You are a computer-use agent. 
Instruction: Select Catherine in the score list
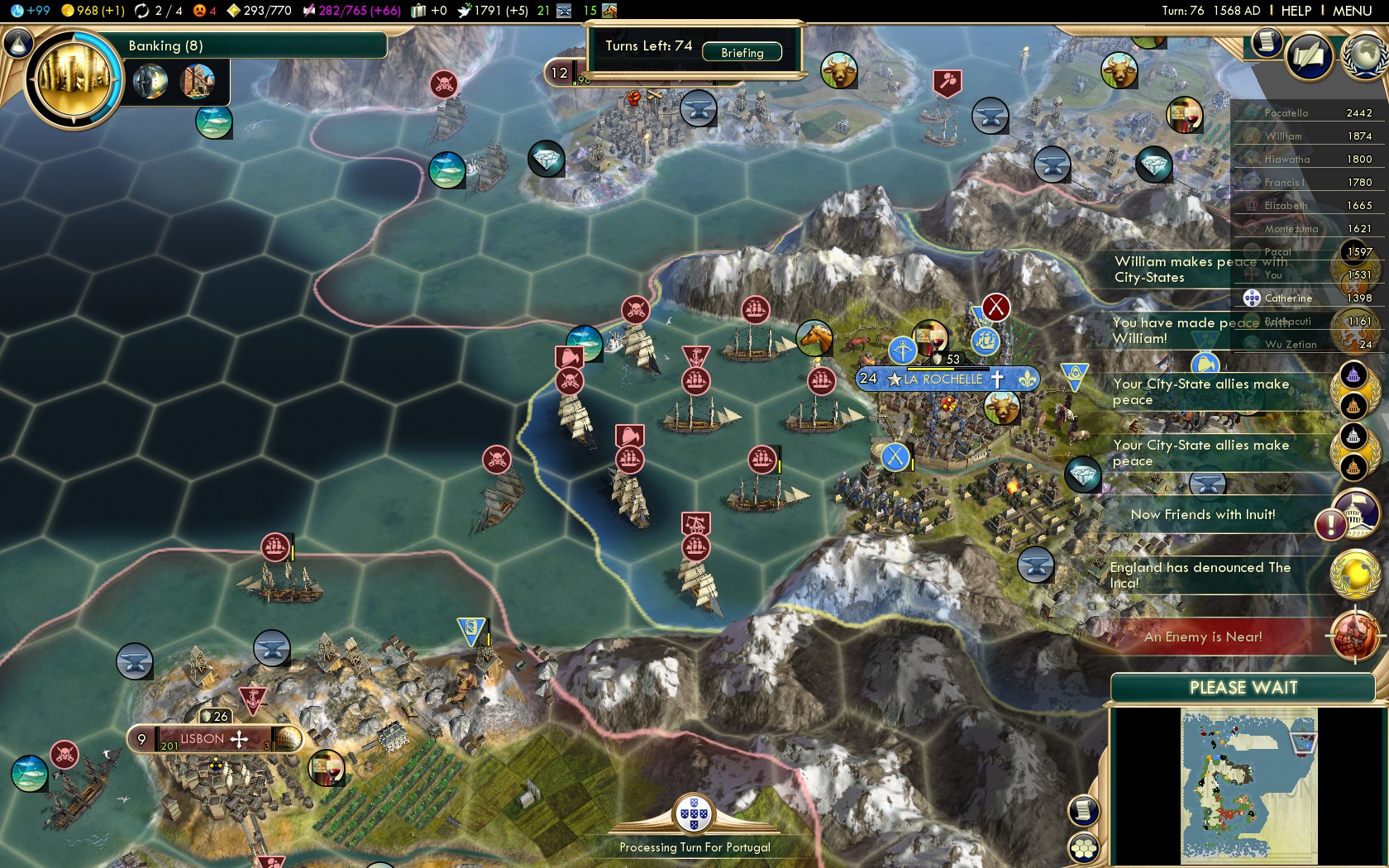1287,298
